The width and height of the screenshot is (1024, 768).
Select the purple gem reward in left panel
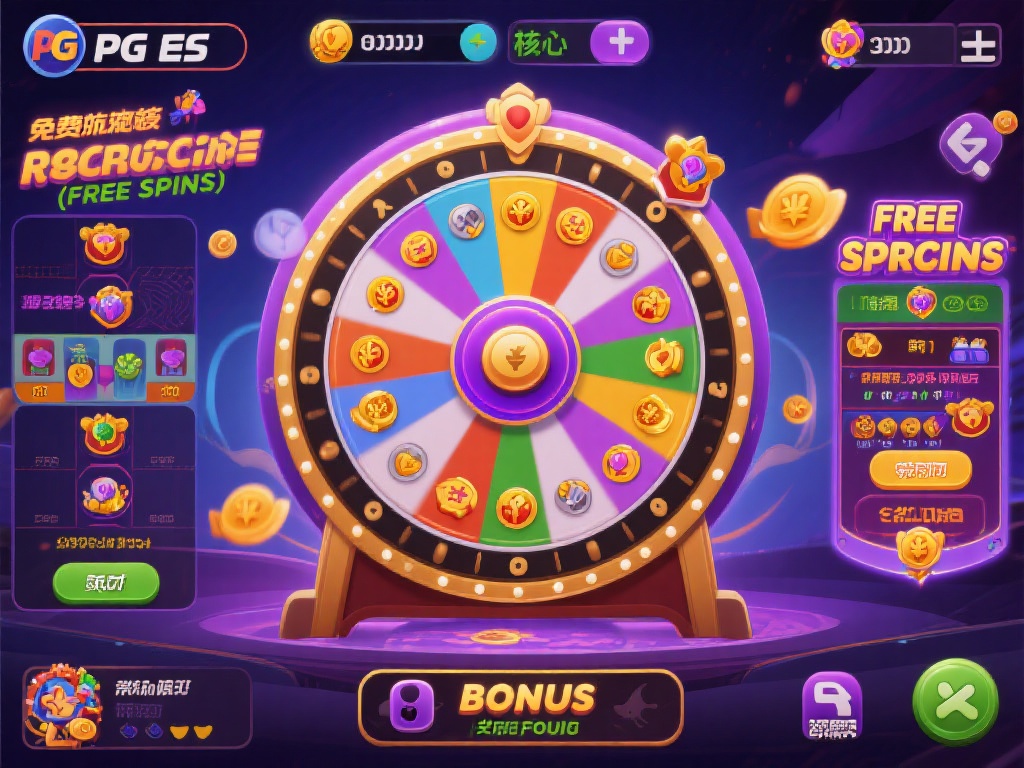point(108,303)
